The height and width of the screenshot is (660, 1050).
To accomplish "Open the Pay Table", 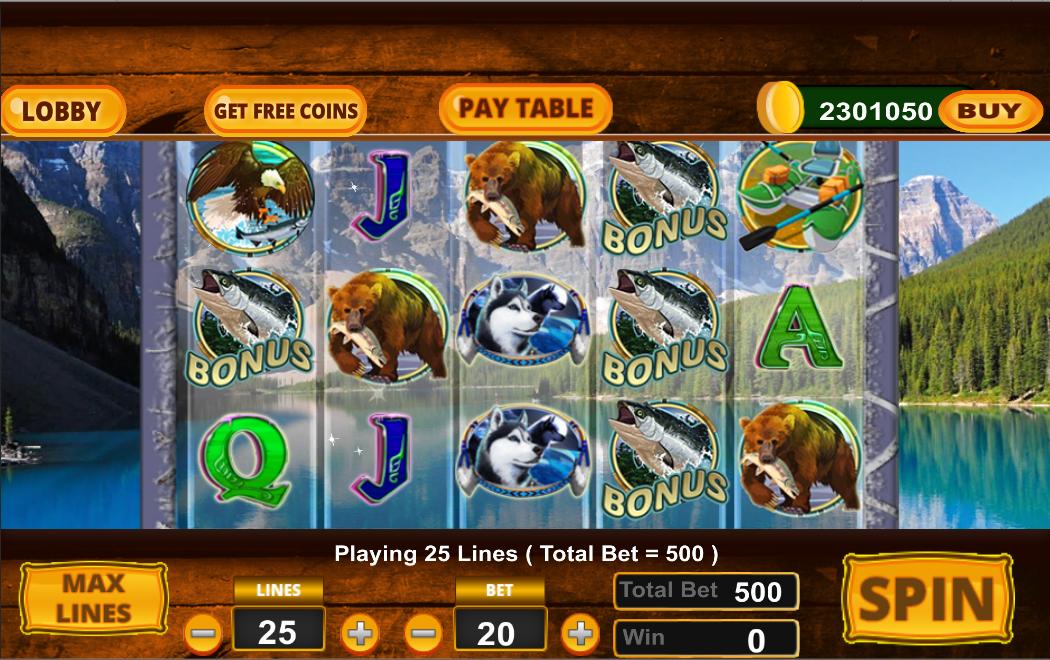I will point(525,109).
